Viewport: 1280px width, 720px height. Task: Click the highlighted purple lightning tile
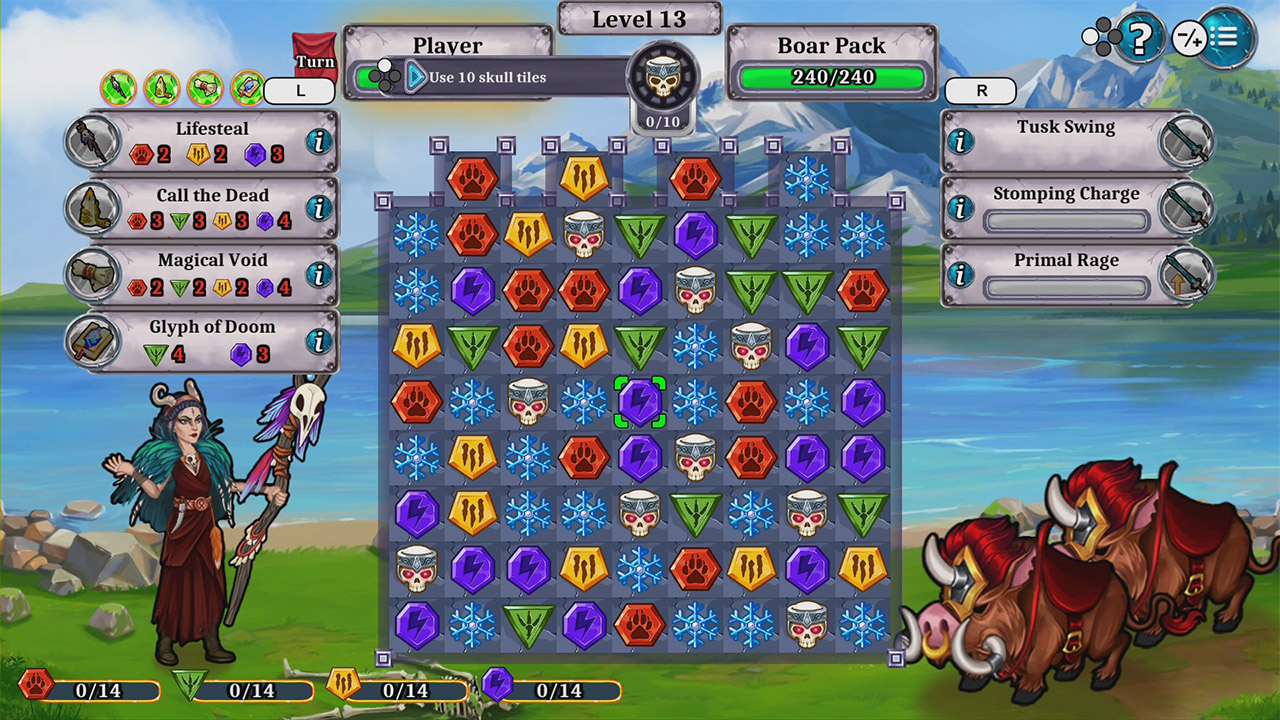641,404
